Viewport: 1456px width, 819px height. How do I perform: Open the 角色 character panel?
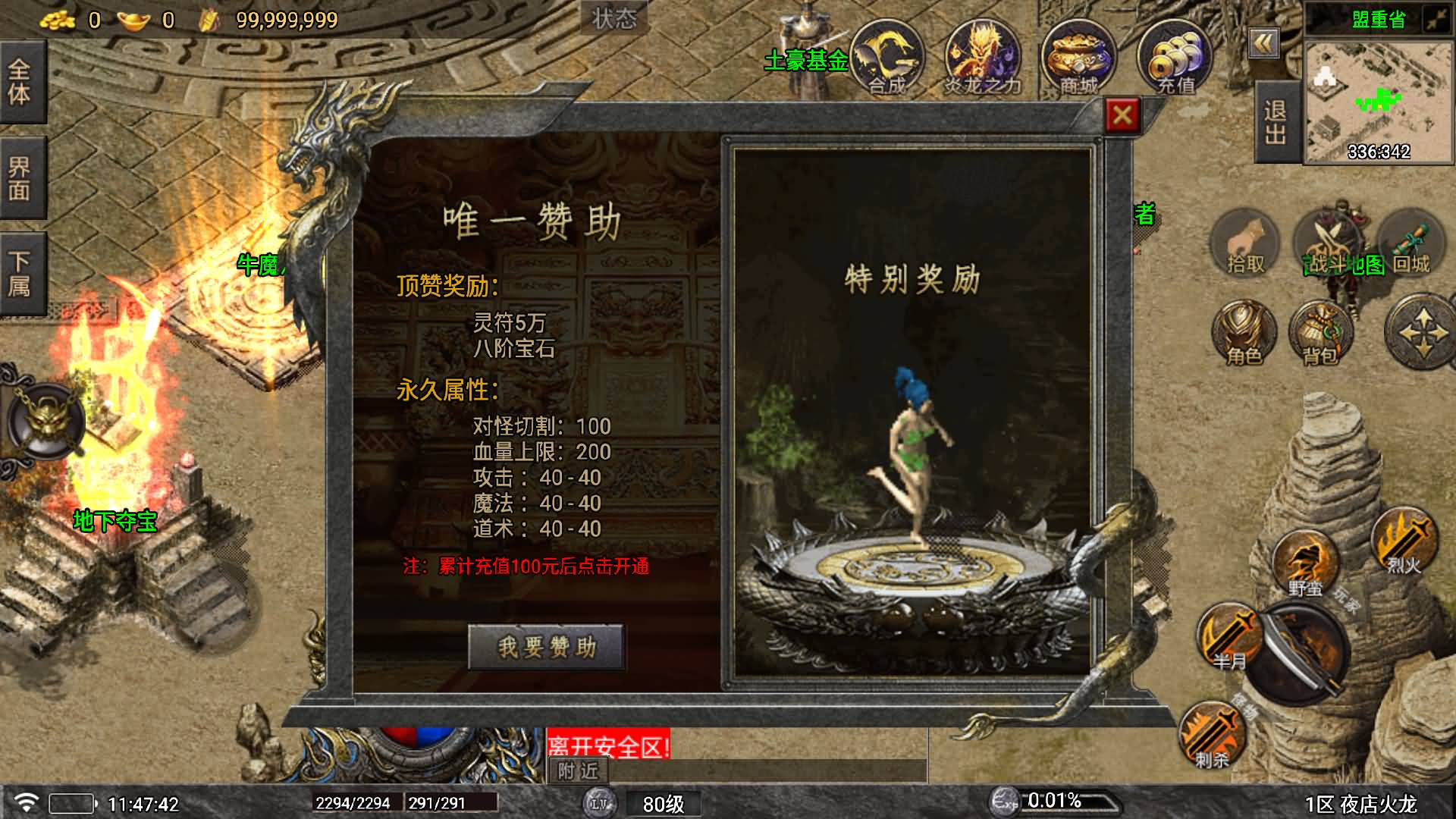click(x=1244, y=334)
